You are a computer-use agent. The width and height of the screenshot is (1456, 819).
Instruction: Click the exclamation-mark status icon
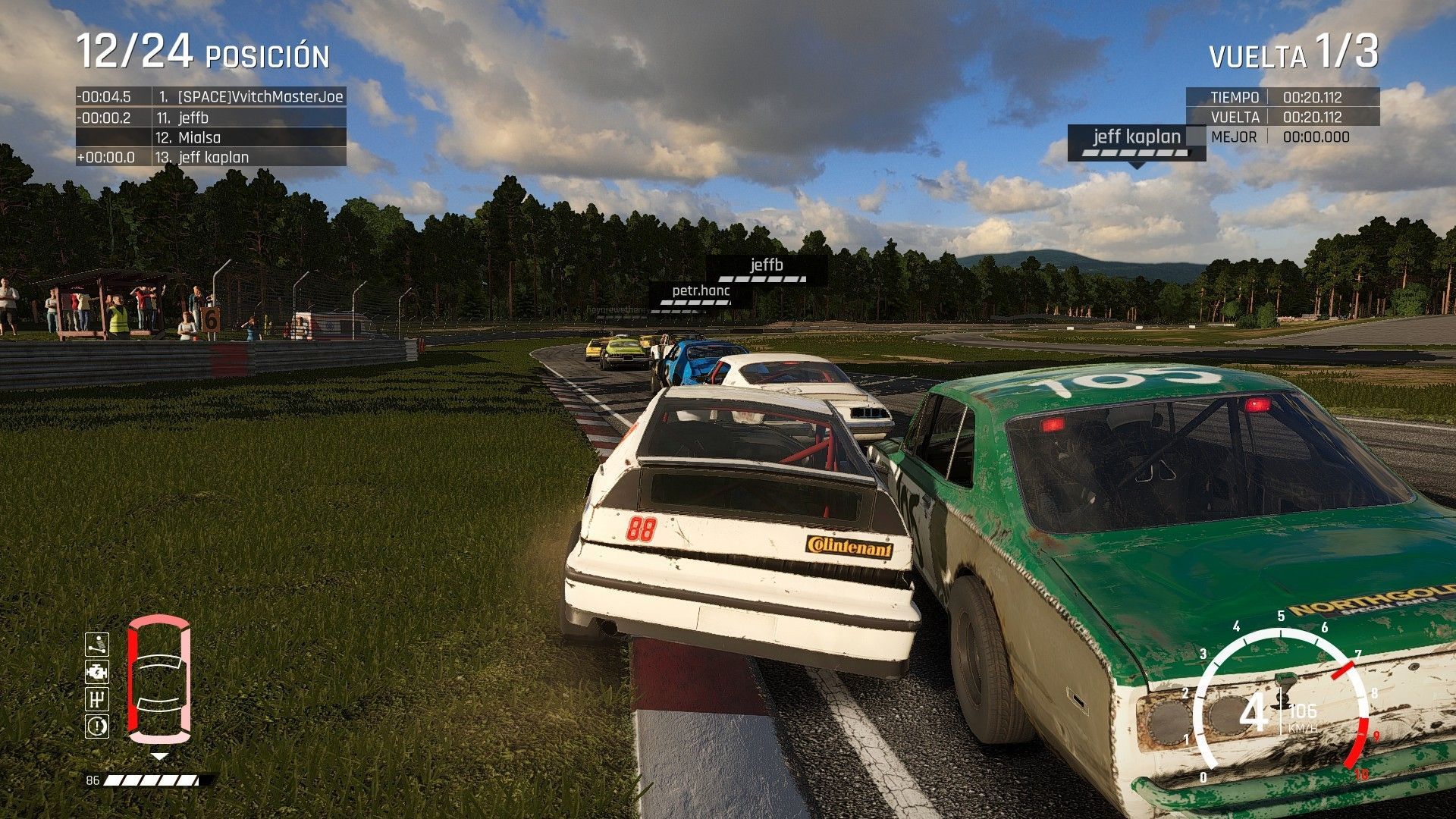tap(97, 726)
